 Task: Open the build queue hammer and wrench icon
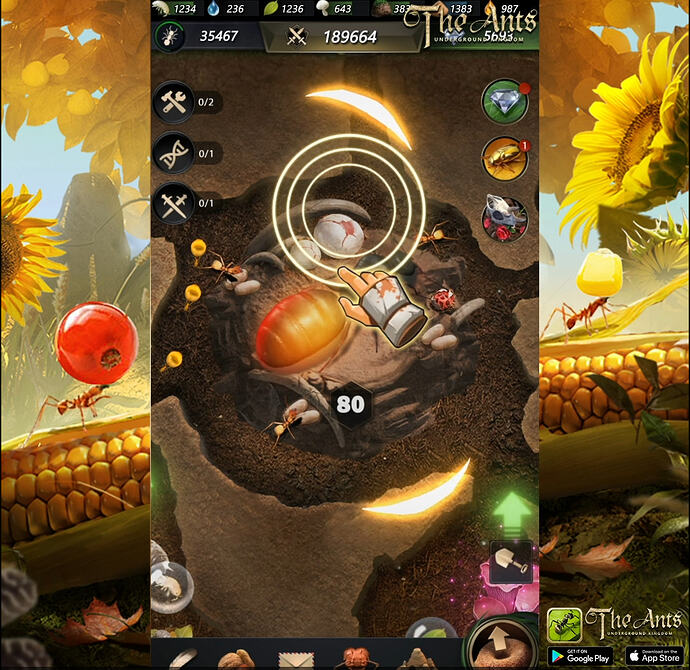(x=174, y=102)
